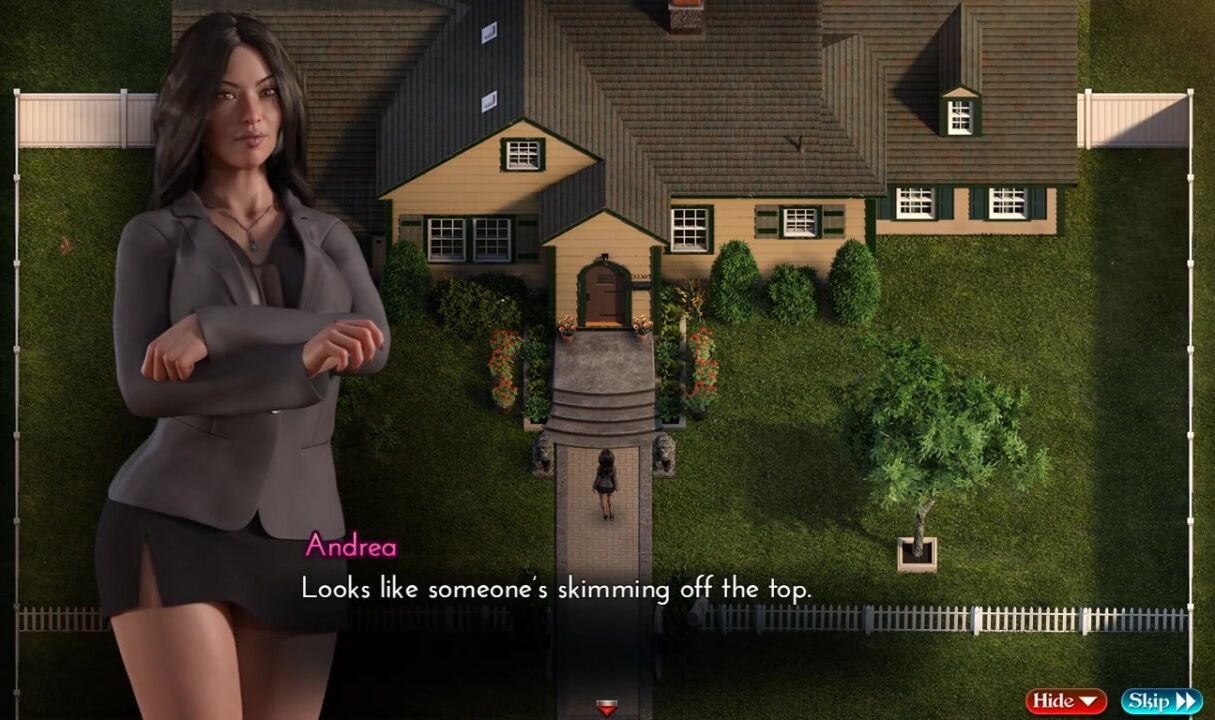Skip the dialogue scene
Screen dimensions: 1215x720
[x=1161, y=701]
